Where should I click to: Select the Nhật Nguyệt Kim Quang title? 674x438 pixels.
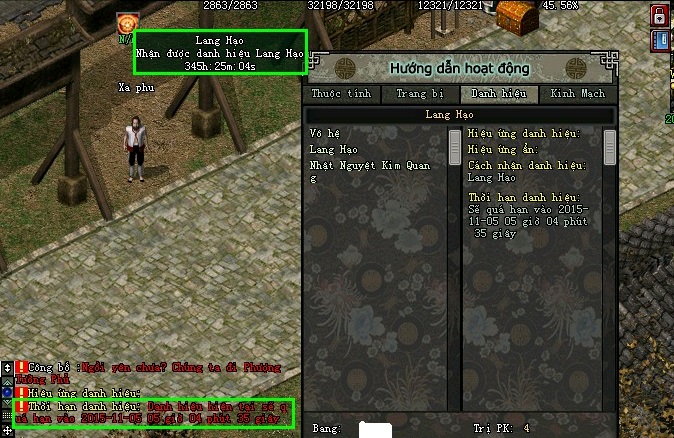tap(370, 165)
